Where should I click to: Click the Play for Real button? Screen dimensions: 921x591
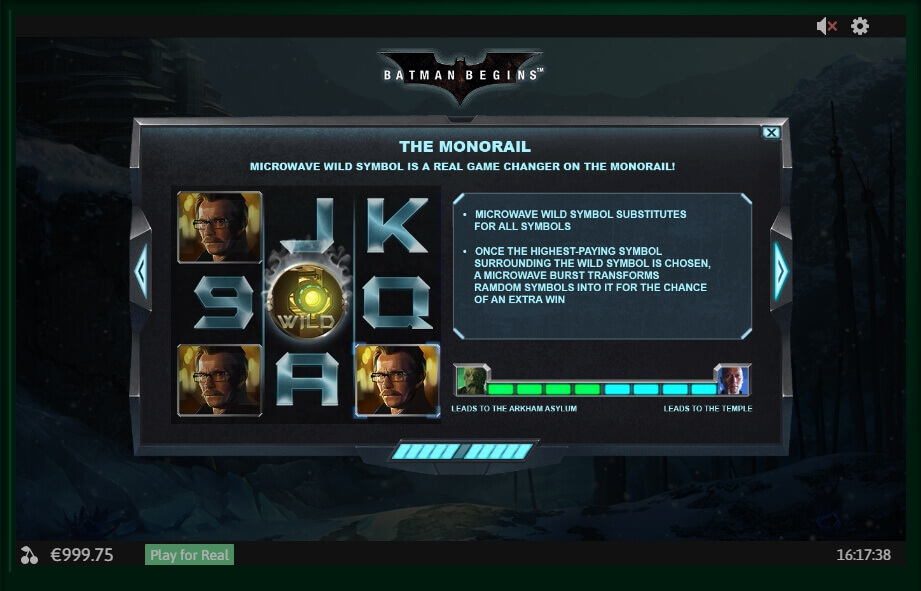tap(190, 555)
